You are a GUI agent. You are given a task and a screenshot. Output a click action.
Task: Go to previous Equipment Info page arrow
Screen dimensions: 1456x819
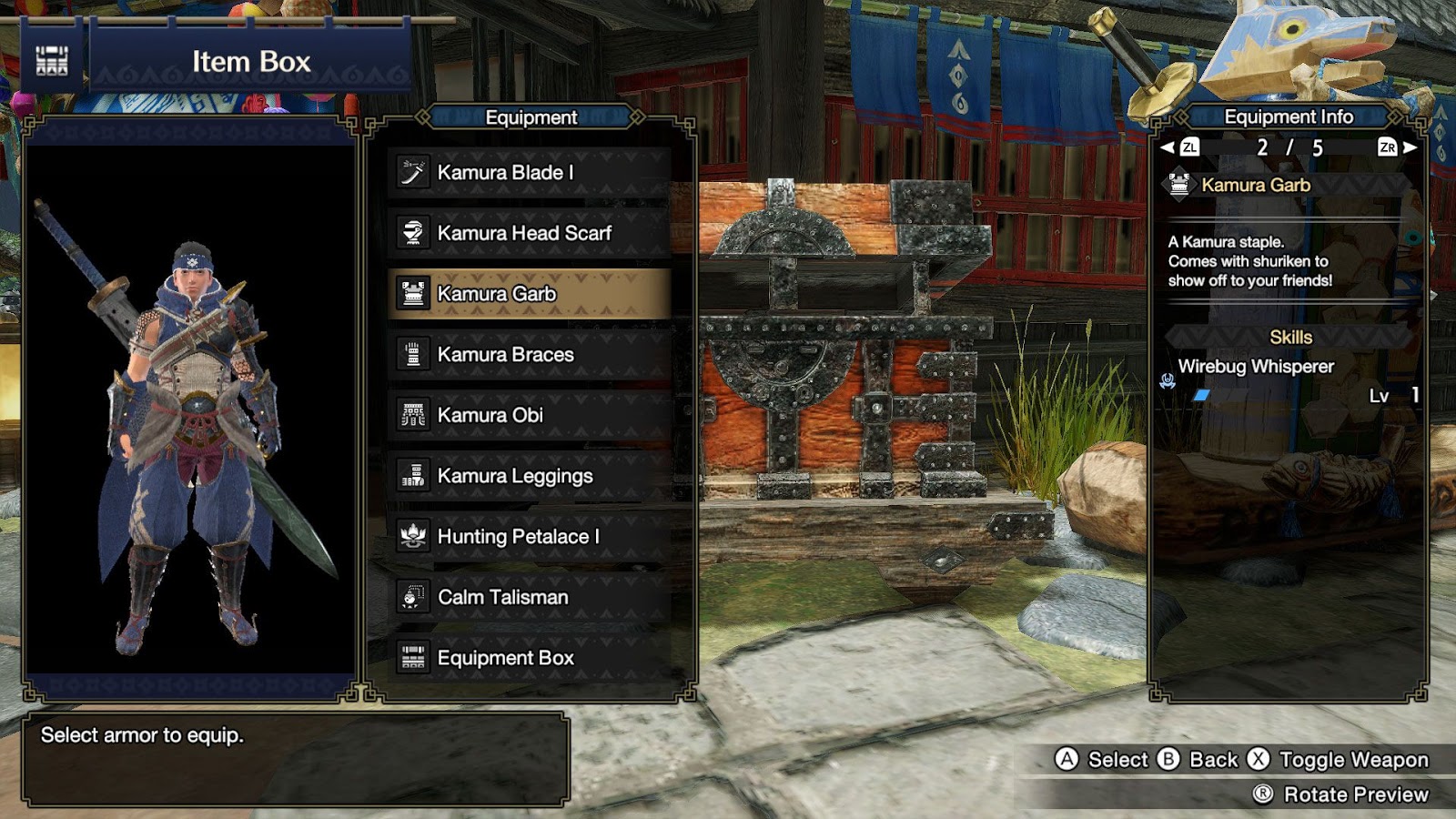1168,147
